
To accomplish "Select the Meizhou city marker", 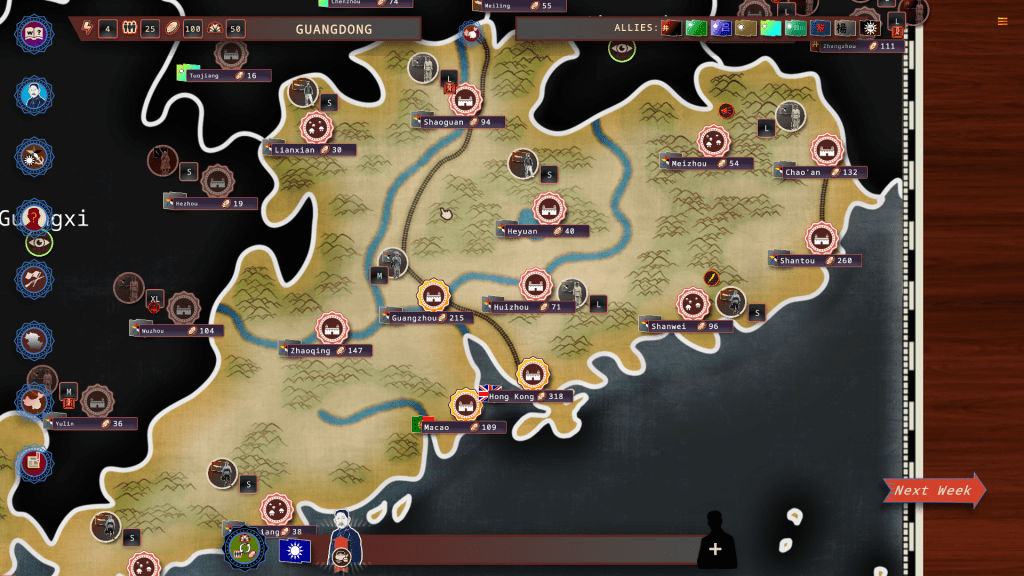I will click(x=713, y=141).
